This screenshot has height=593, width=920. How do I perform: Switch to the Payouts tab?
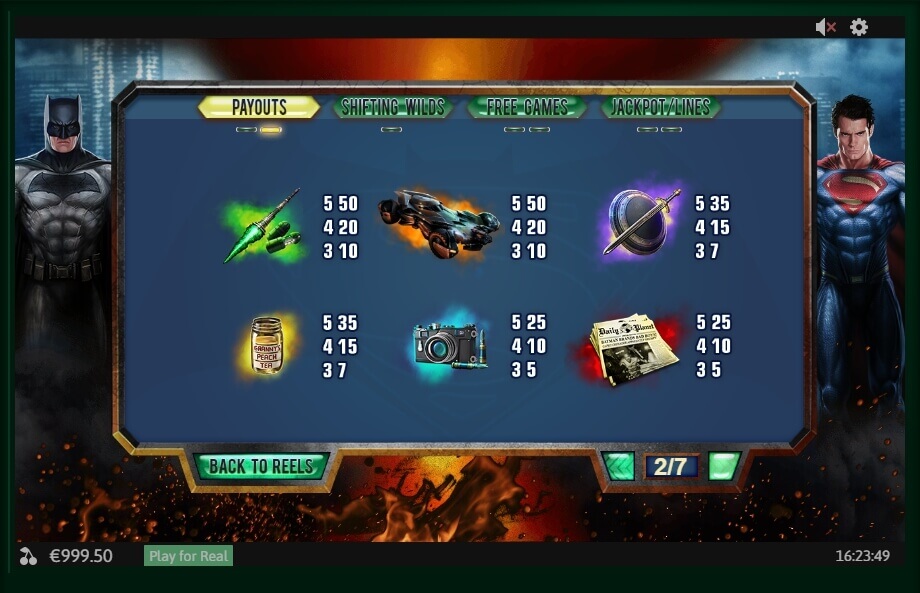click(x=259, y=107)
